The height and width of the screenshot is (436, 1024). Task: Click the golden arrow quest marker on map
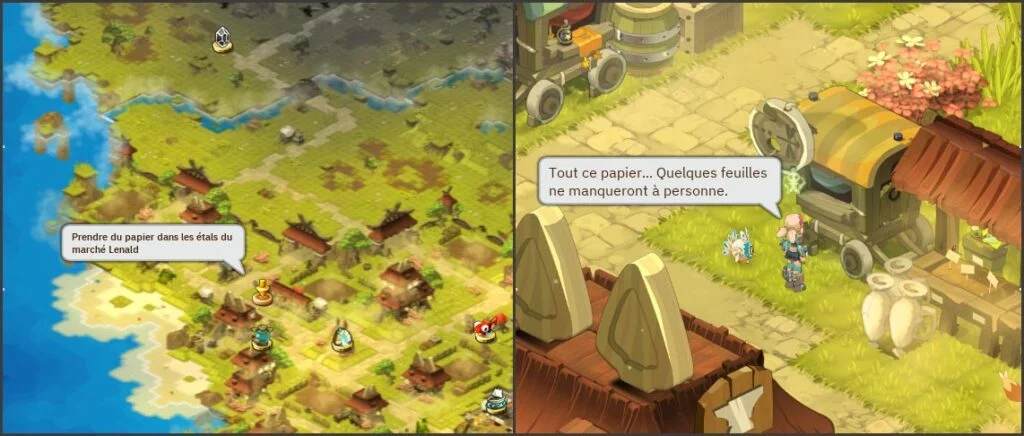pos(262,292)
